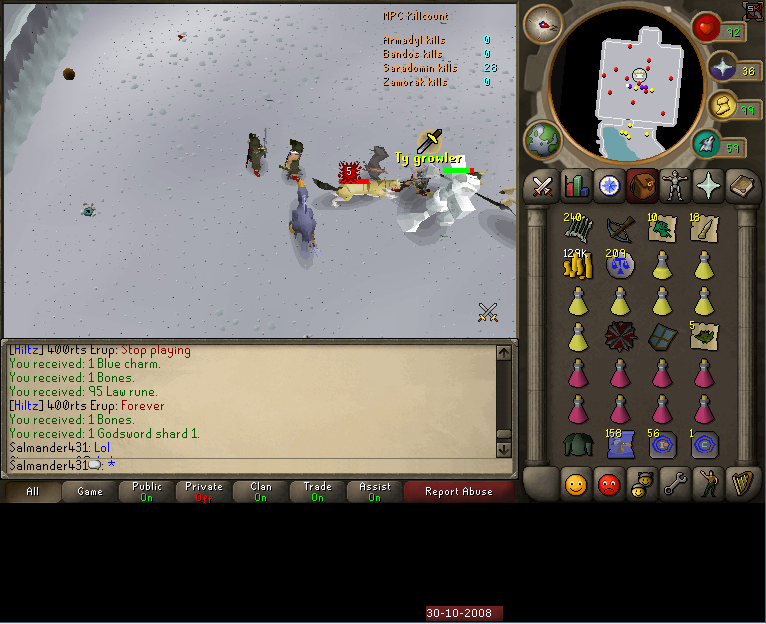Viewport: 766px width, 624px height.
Task: Switch chat filter to Clan
Action: pyautogui.click(x=261, y=491)
